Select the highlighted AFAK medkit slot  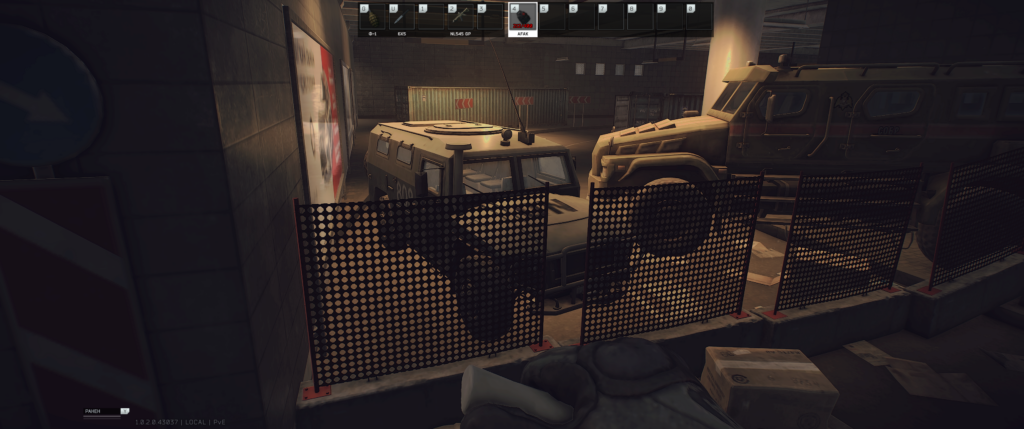point(522,19)
